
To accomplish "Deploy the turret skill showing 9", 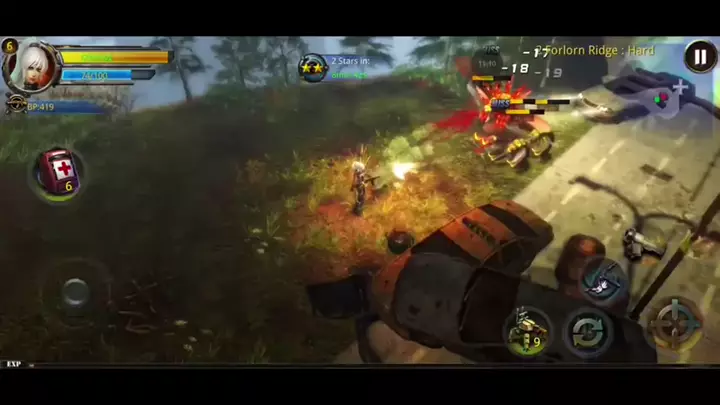I will pyautogui.click(x=527, y=331).
